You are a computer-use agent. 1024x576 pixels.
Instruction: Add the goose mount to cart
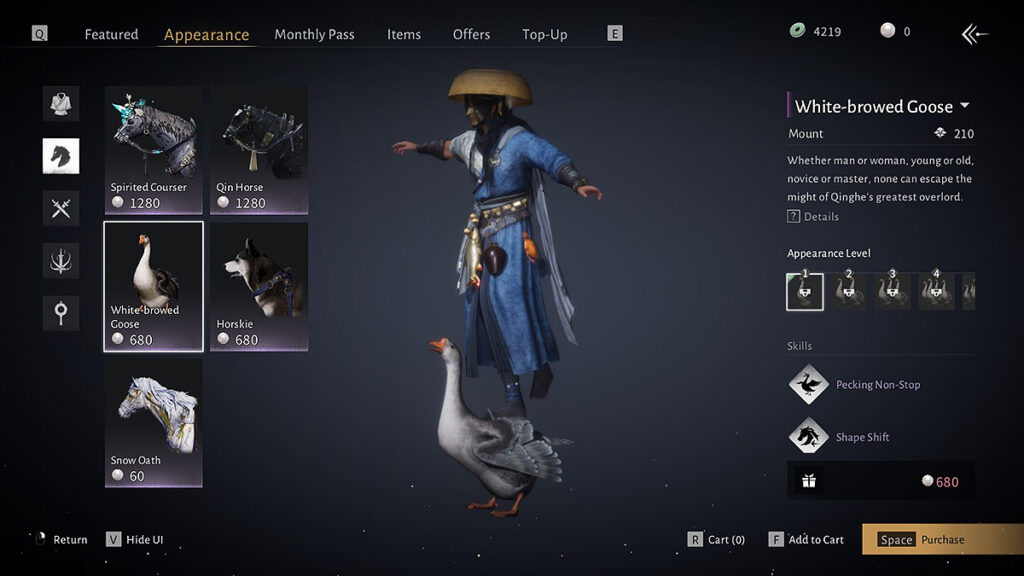(806, 540)
